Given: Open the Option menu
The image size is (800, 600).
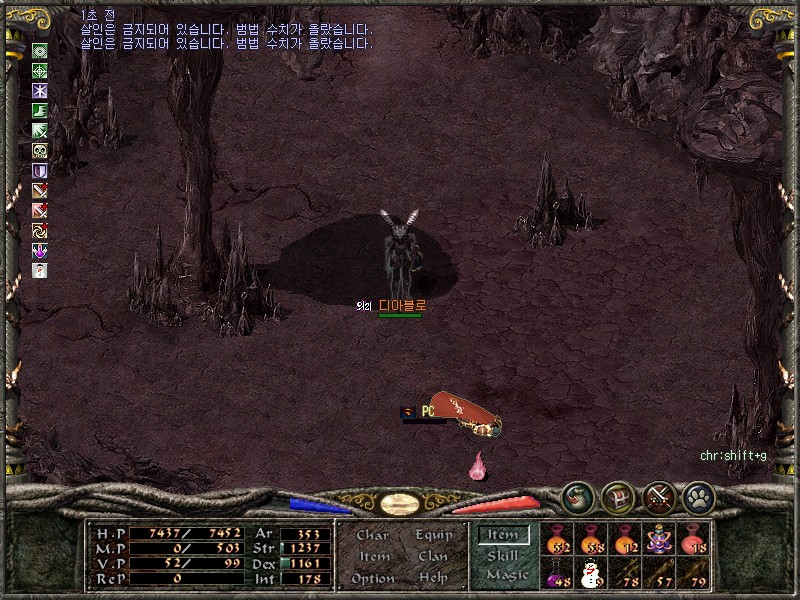Looking at the screenshot, I should 373,578.
